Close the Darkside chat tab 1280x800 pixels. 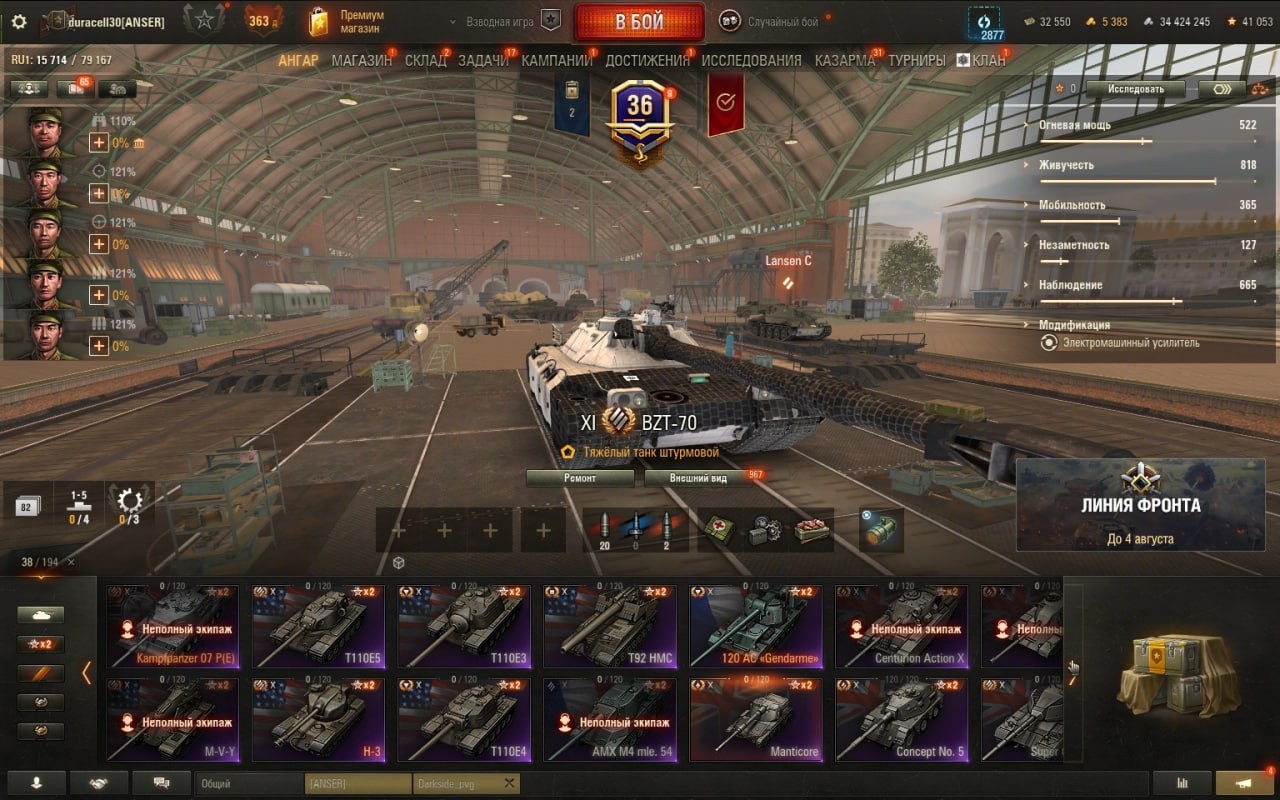tap(509, 783)
